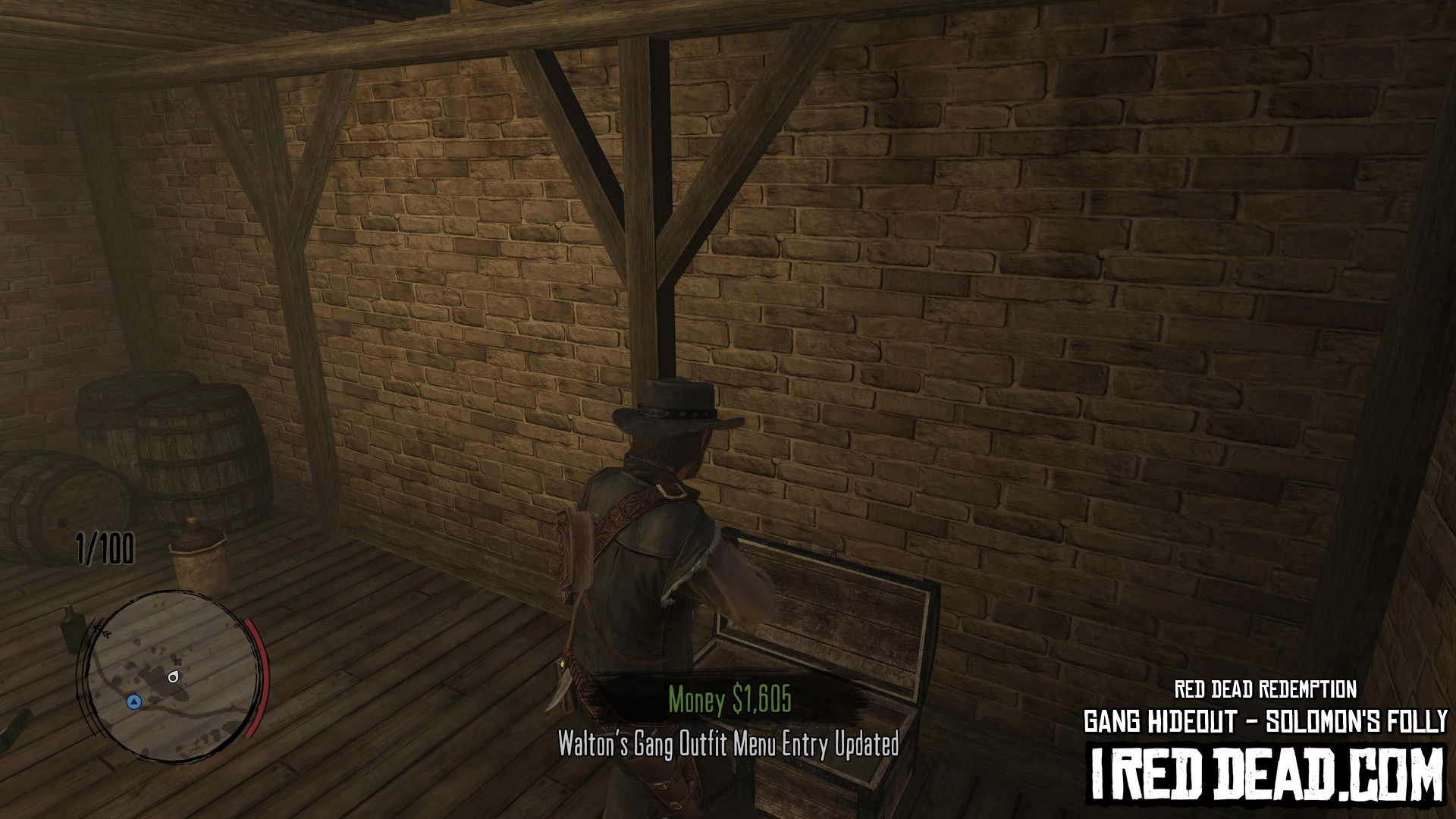Select the blue triangle marker on the minimap
Screen dimensions: 1456x819
point(134,701)
